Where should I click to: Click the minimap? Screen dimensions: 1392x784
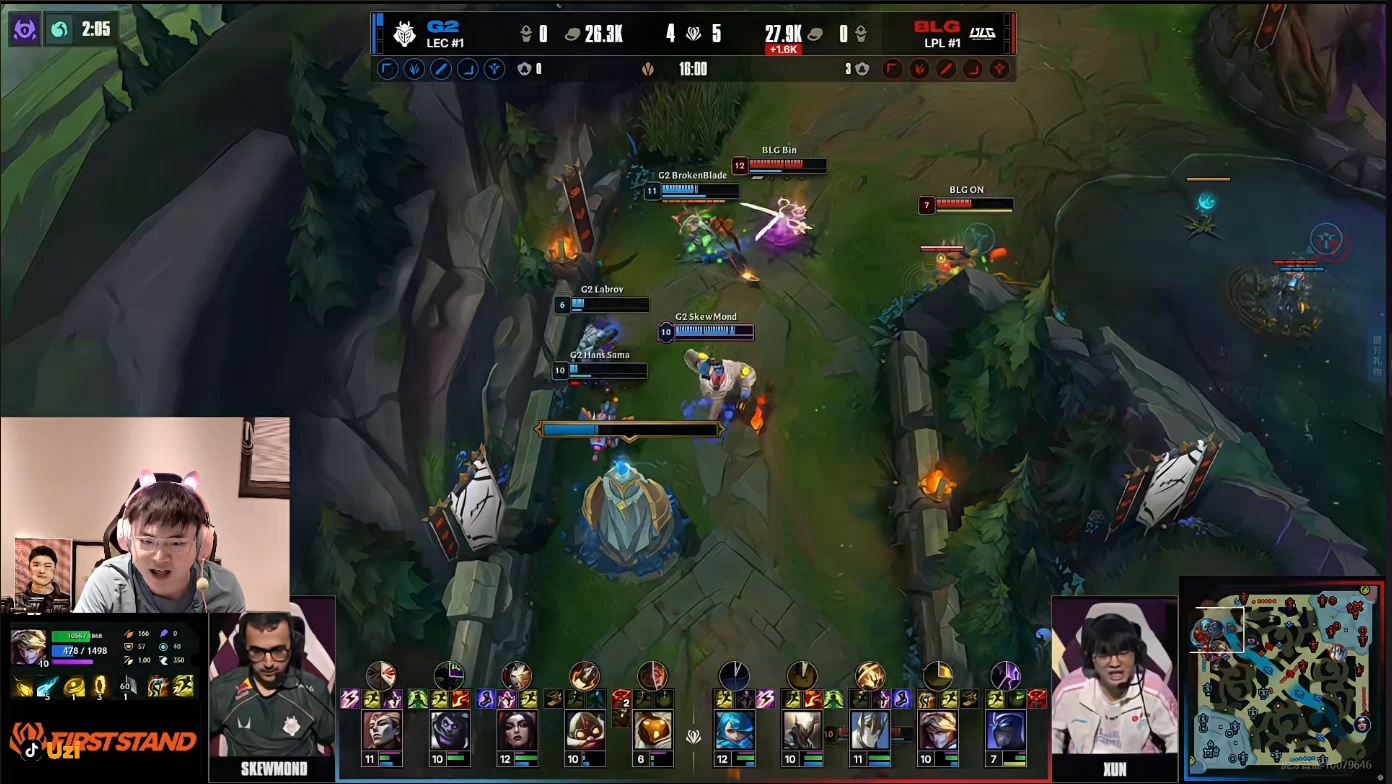(1282, 678)
